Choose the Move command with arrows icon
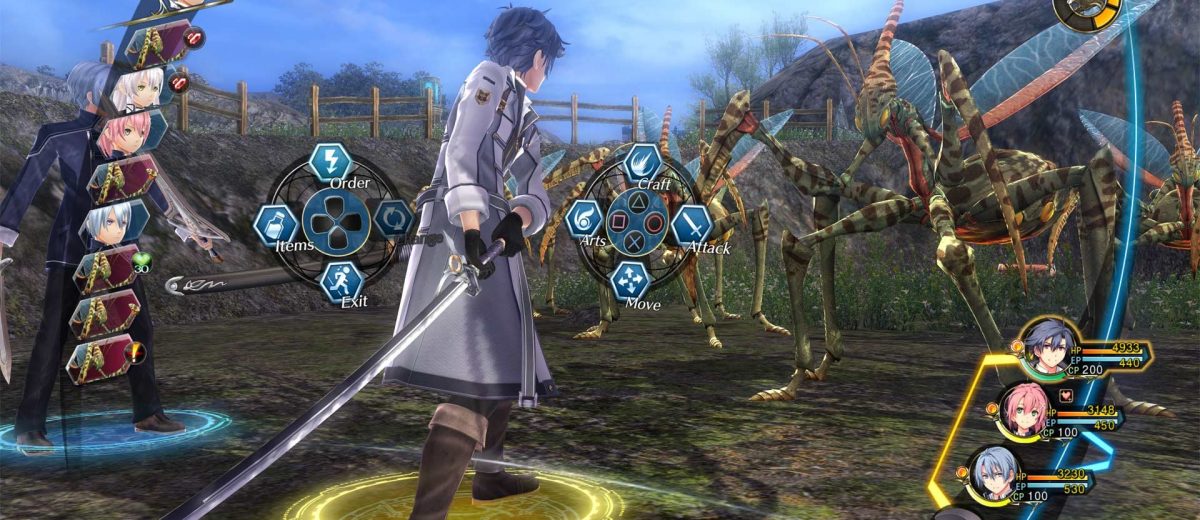Image resolution: width=1200 pixels, height=520 pixels. point(632,281)
